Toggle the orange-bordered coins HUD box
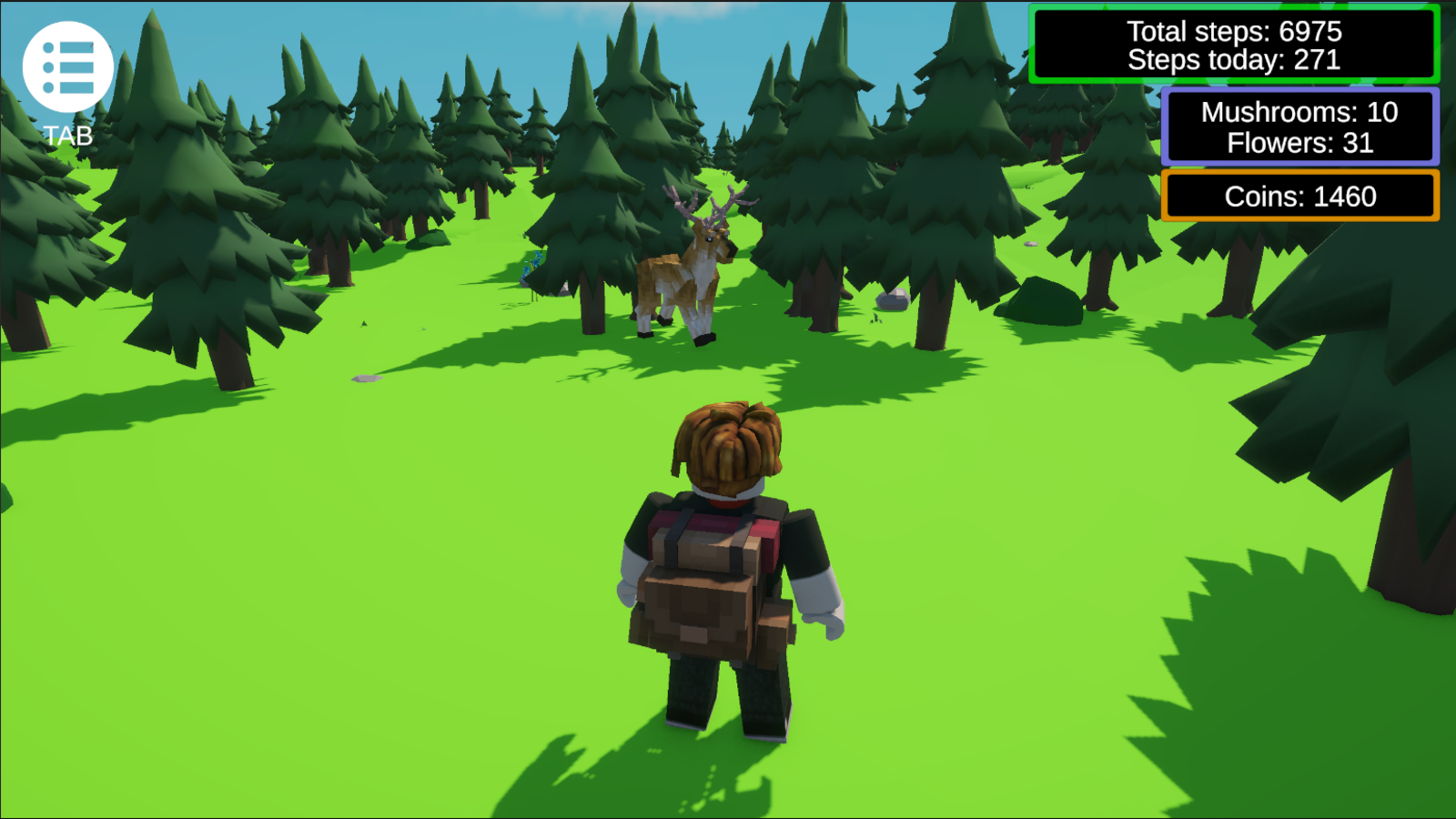 [1299, 196]
